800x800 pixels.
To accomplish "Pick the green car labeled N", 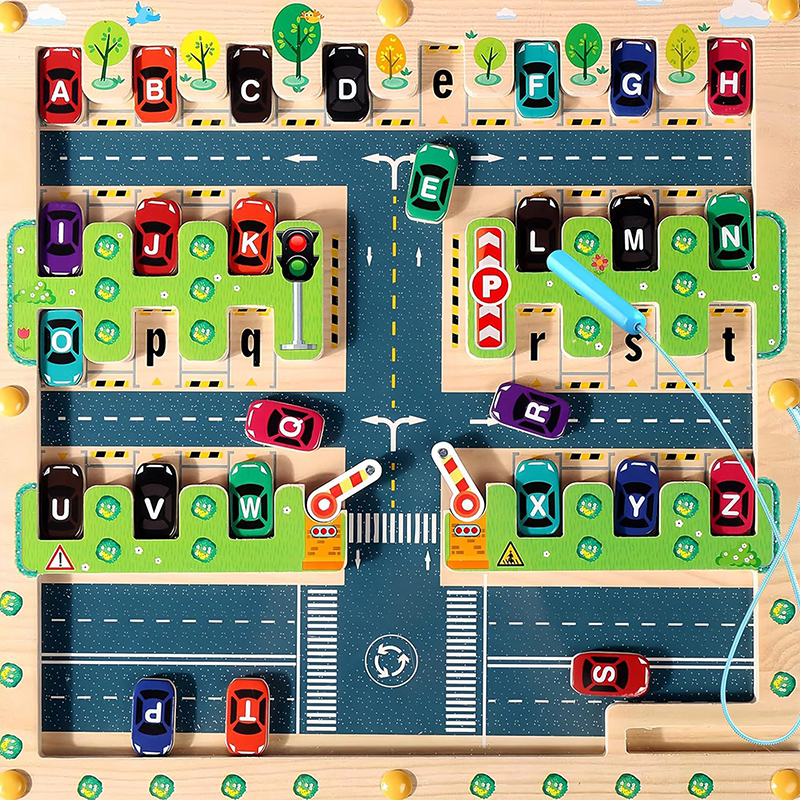I will [730, 234].
